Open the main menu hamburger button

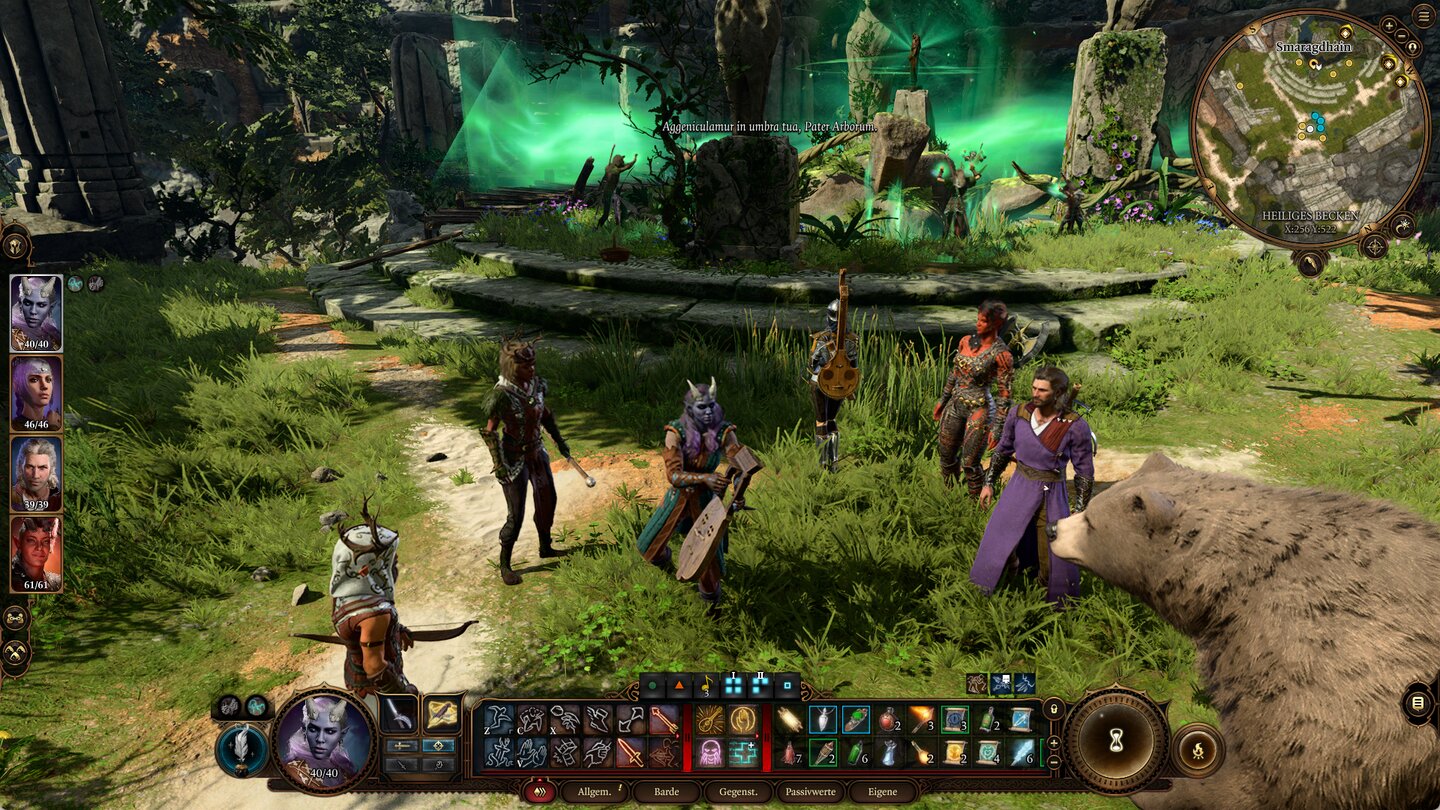click(1423, 15)
